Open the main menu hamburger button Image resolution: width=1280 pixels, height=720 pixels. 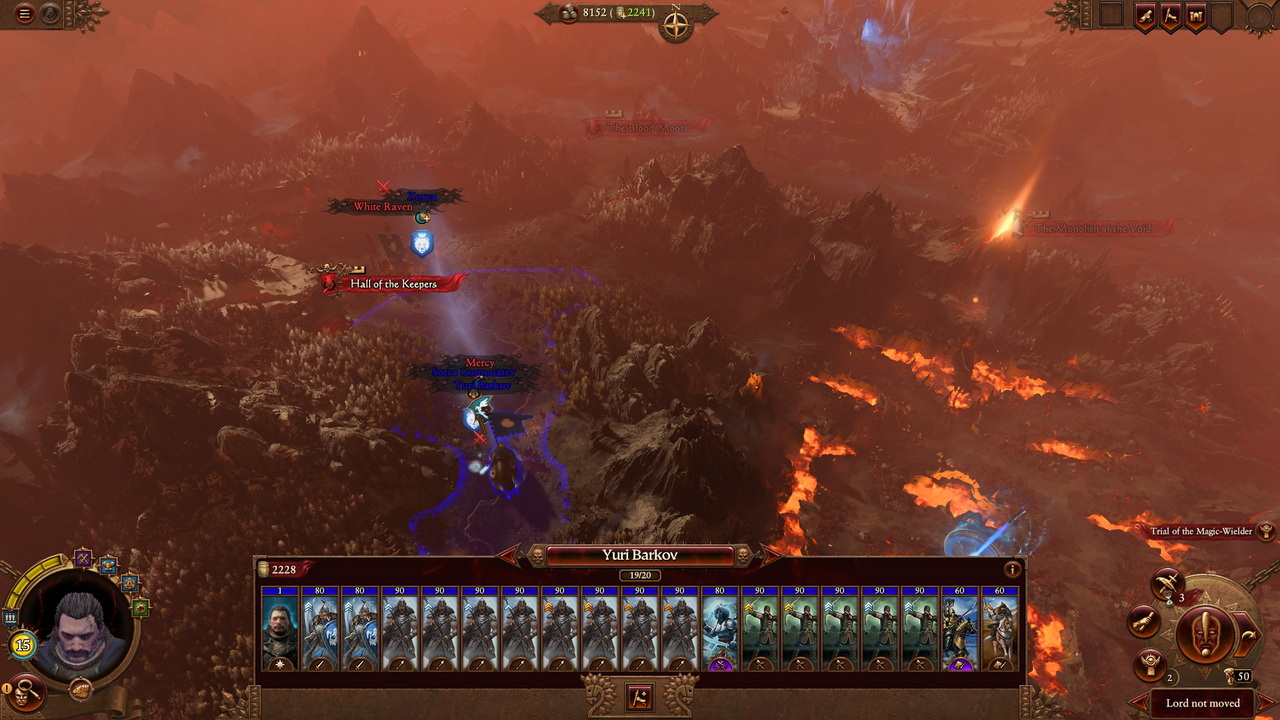tap(25, 14)
